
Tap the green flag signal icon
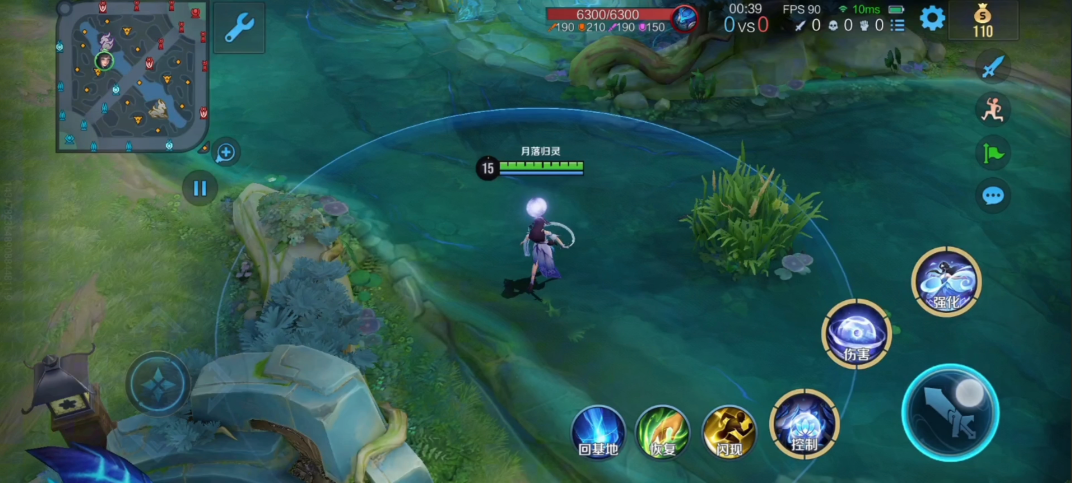992,153
